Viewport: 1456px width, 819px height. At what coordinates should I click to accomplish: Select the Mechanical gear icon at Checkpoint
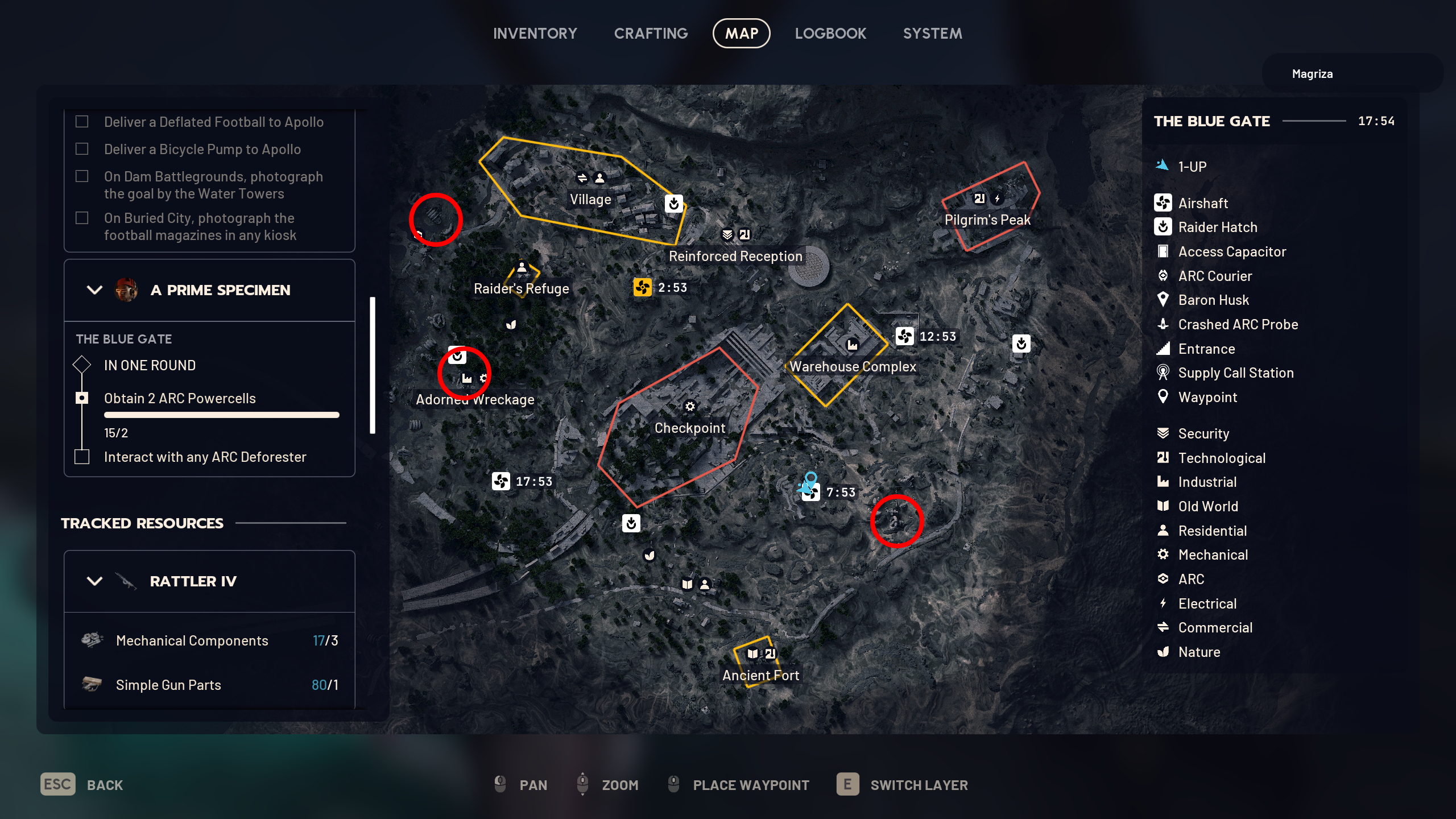[690, 407]
